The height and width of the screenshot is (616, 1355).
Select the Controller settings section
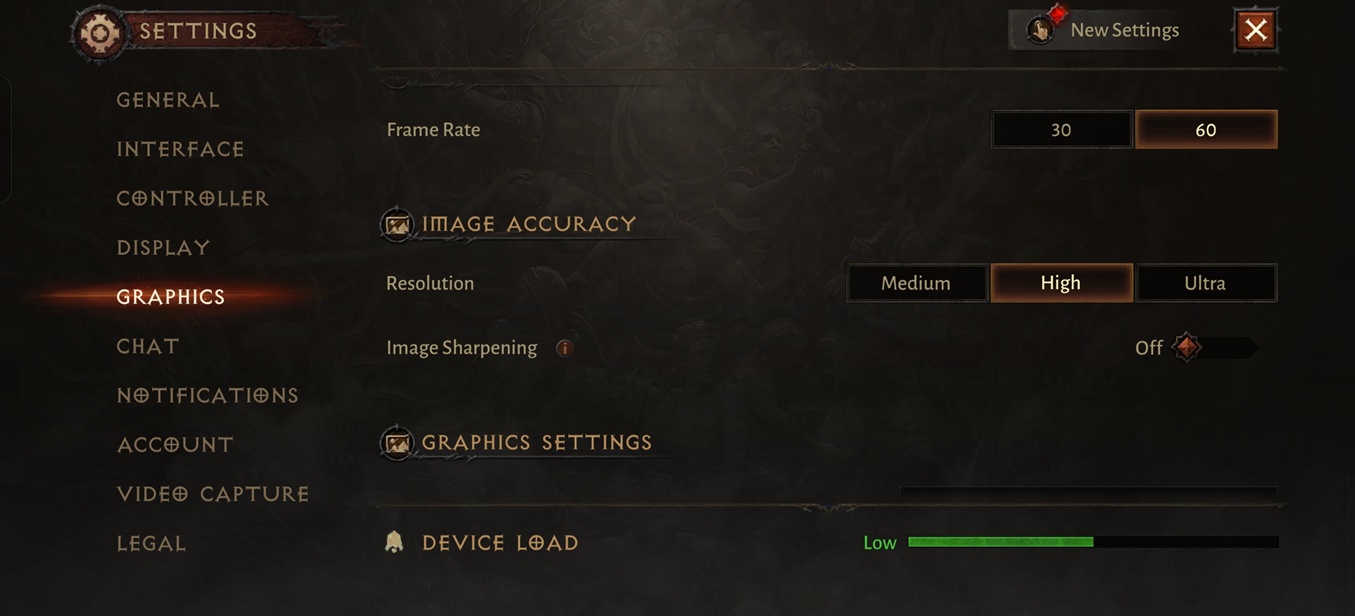192,198
